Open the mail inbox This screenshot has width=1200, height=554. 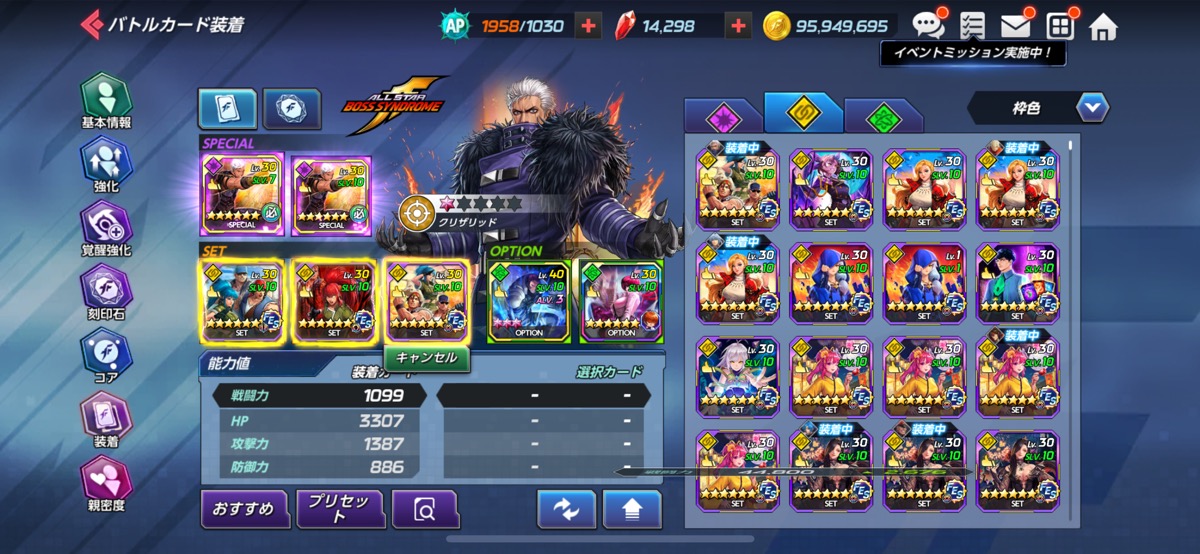click(1017, 26)
